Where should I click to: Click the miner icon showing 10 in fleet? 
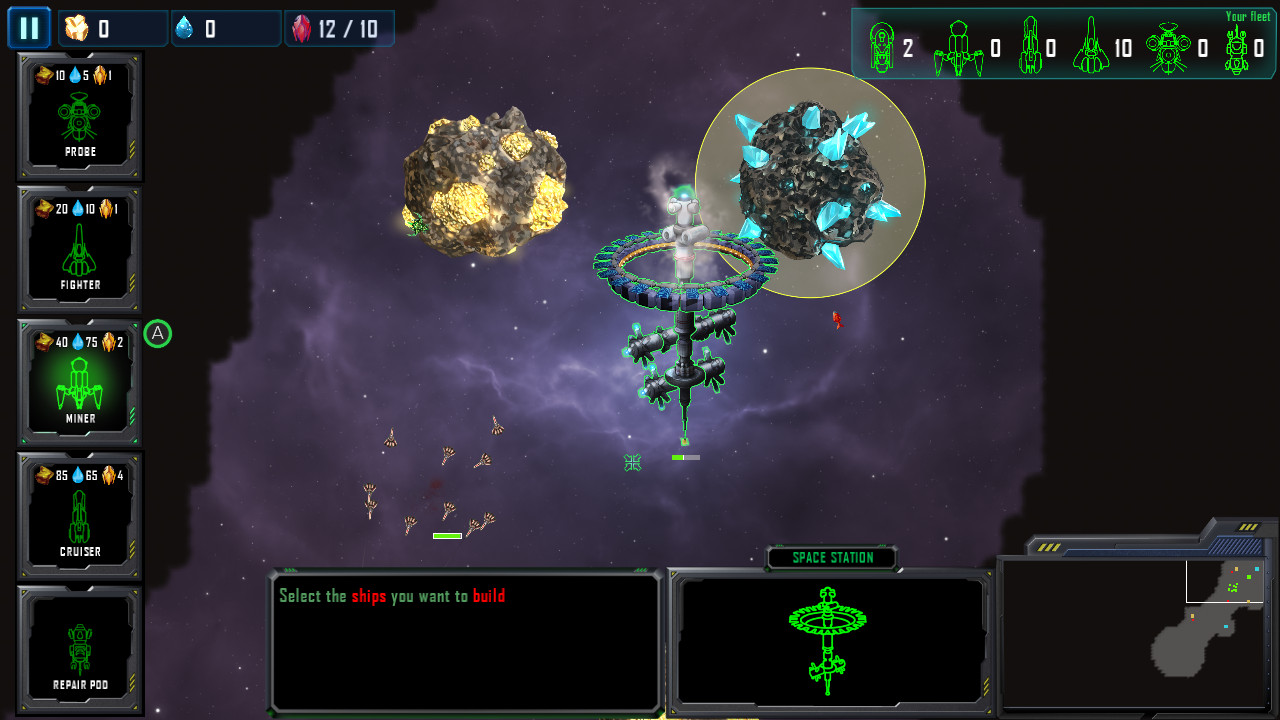pos(1090,47)
